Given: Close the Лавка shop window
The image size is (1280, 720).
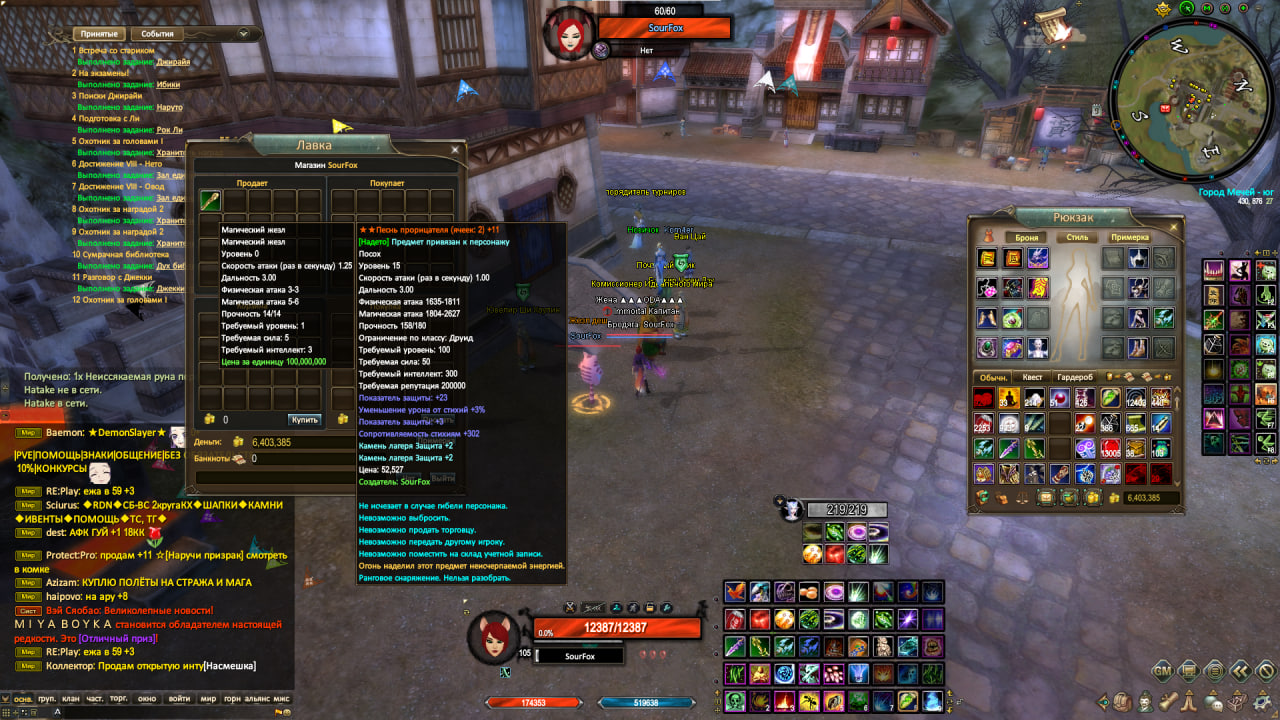Looking at the screenshot, I should point(455,149).
